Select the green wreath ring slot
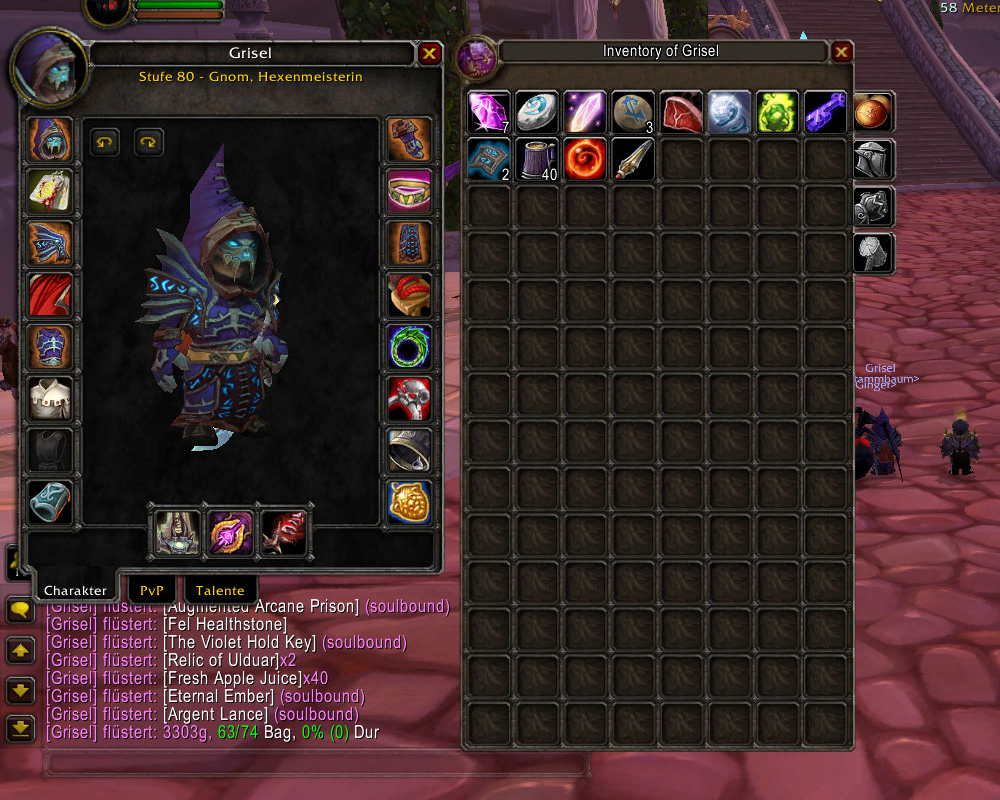1000x800 pixels. [410, 348]
